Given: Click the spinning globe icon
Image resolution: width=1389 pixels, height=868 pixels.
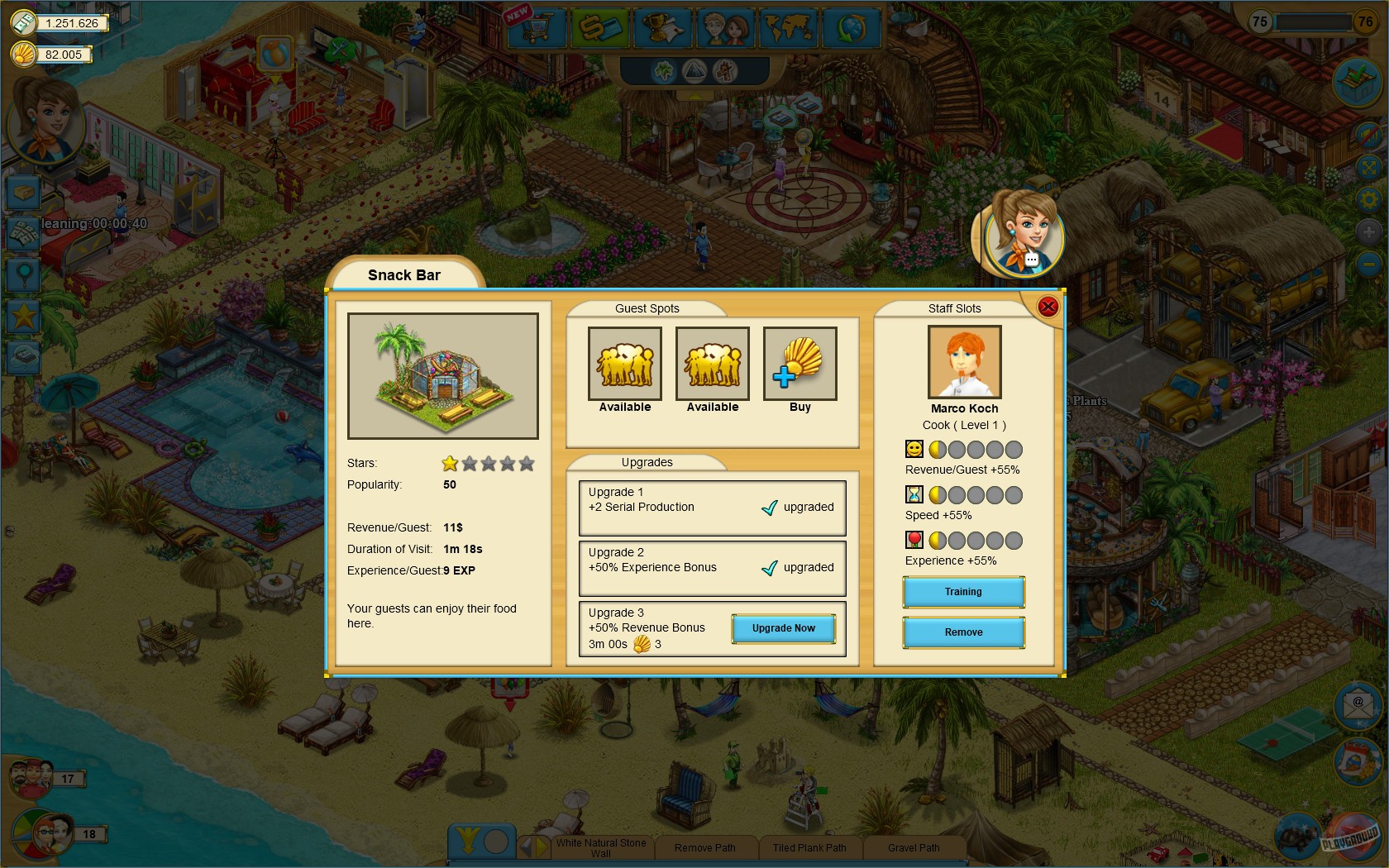Looking at the screenshot, I should [x=852, y=27].
